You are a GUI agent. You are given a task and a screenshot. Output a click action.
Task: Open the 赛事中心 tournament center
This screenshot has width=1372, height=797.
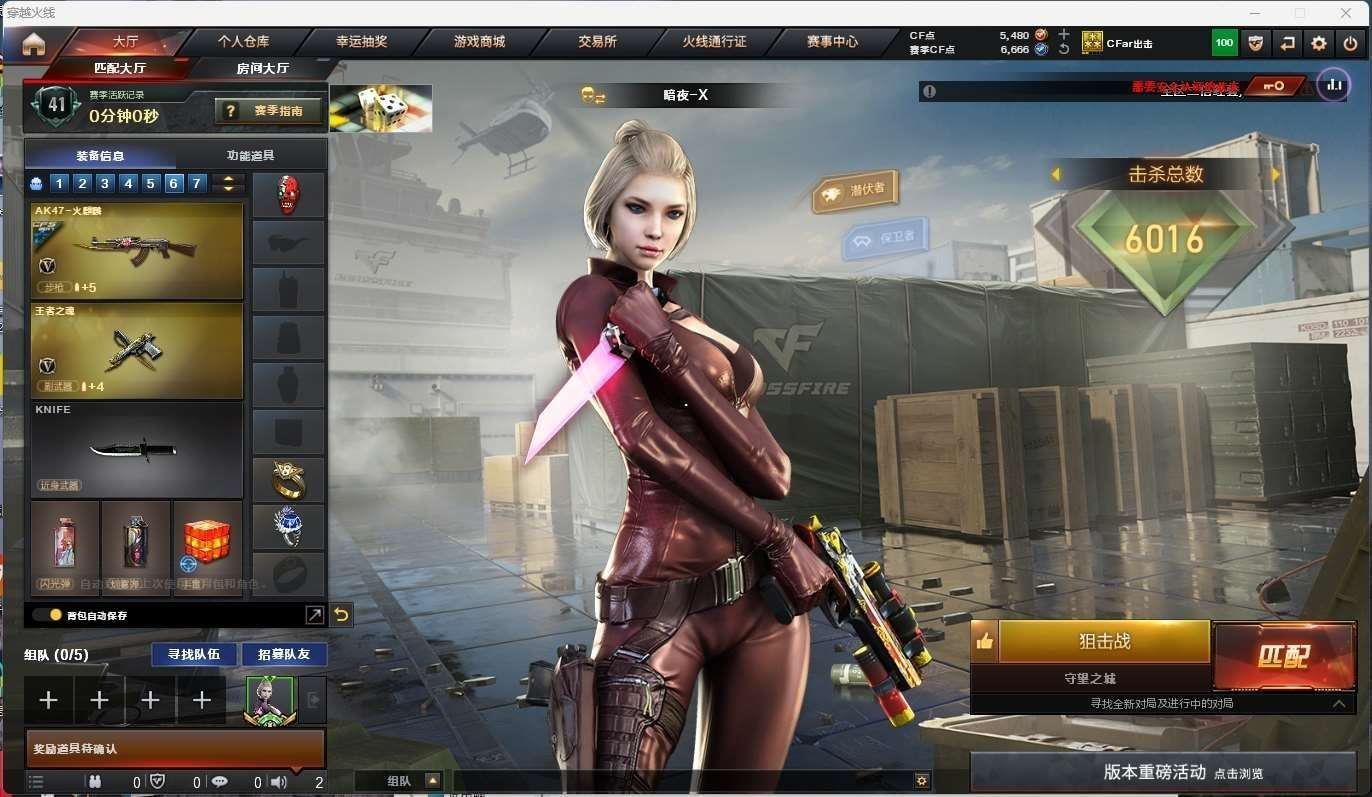coord(832,42)
